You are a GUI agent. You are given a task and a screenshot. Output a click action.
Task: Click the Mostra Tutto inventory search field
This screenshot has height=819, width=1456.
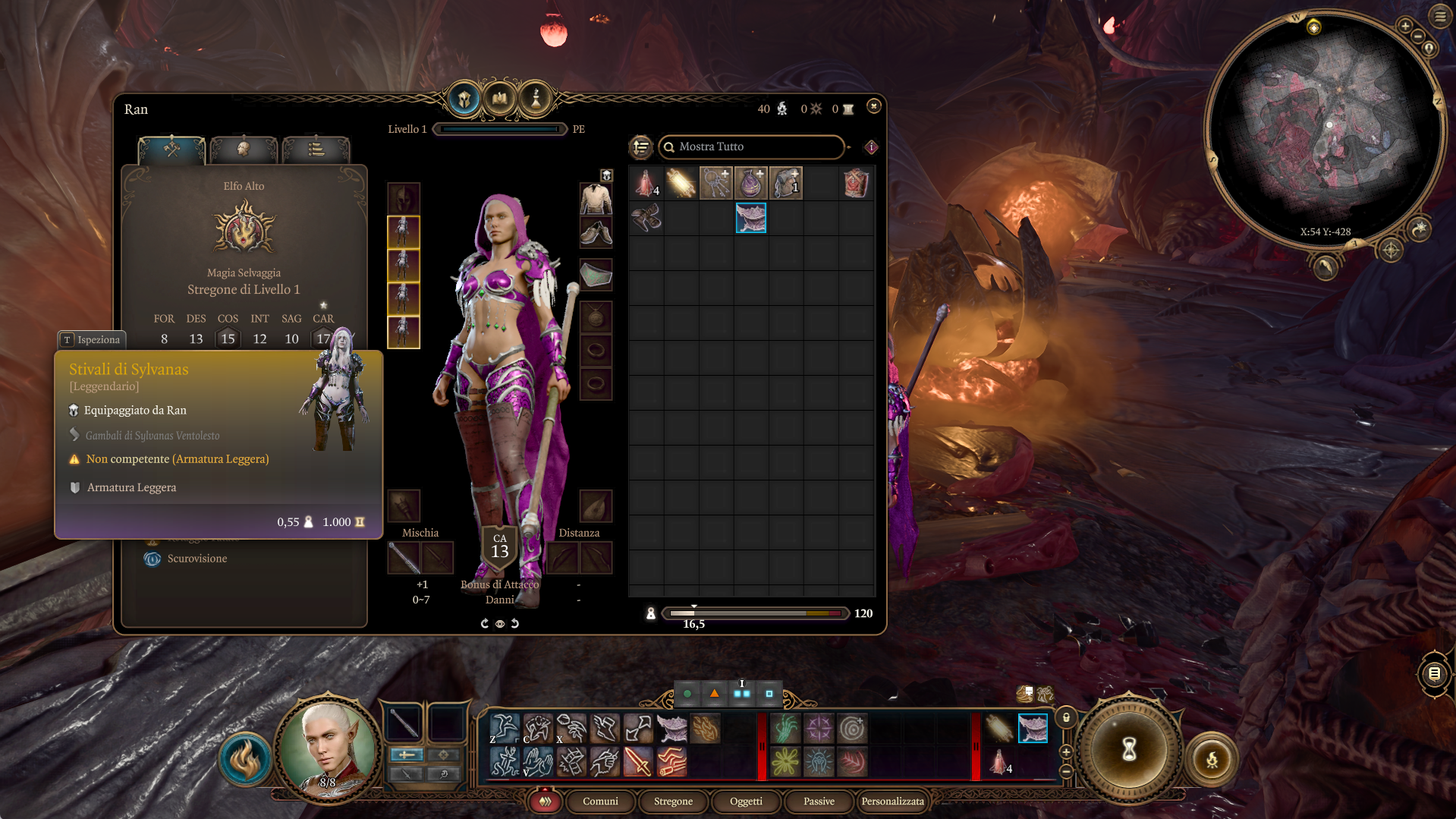point(751,146)
